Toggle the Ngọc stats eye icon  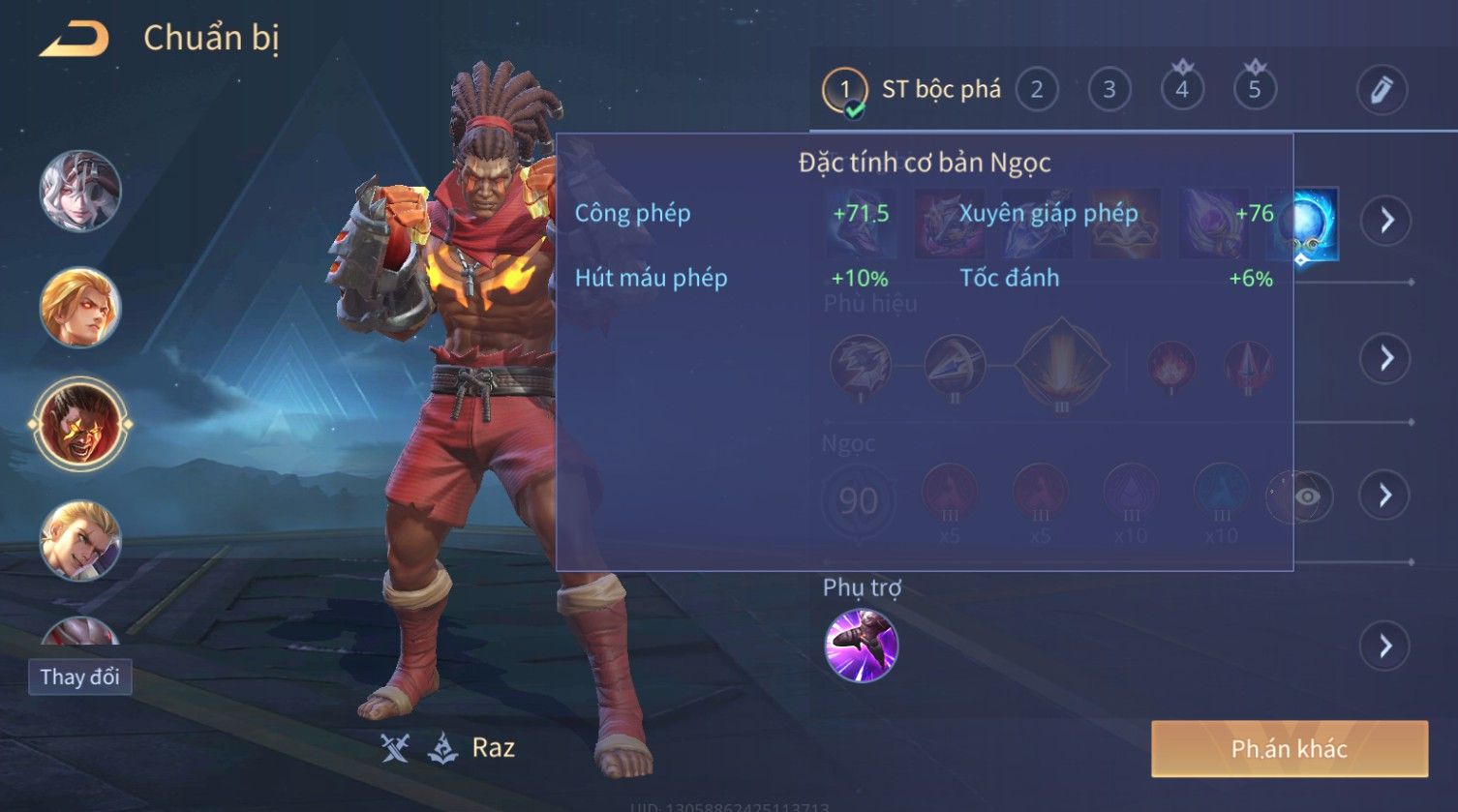(x=1307, y=496)
